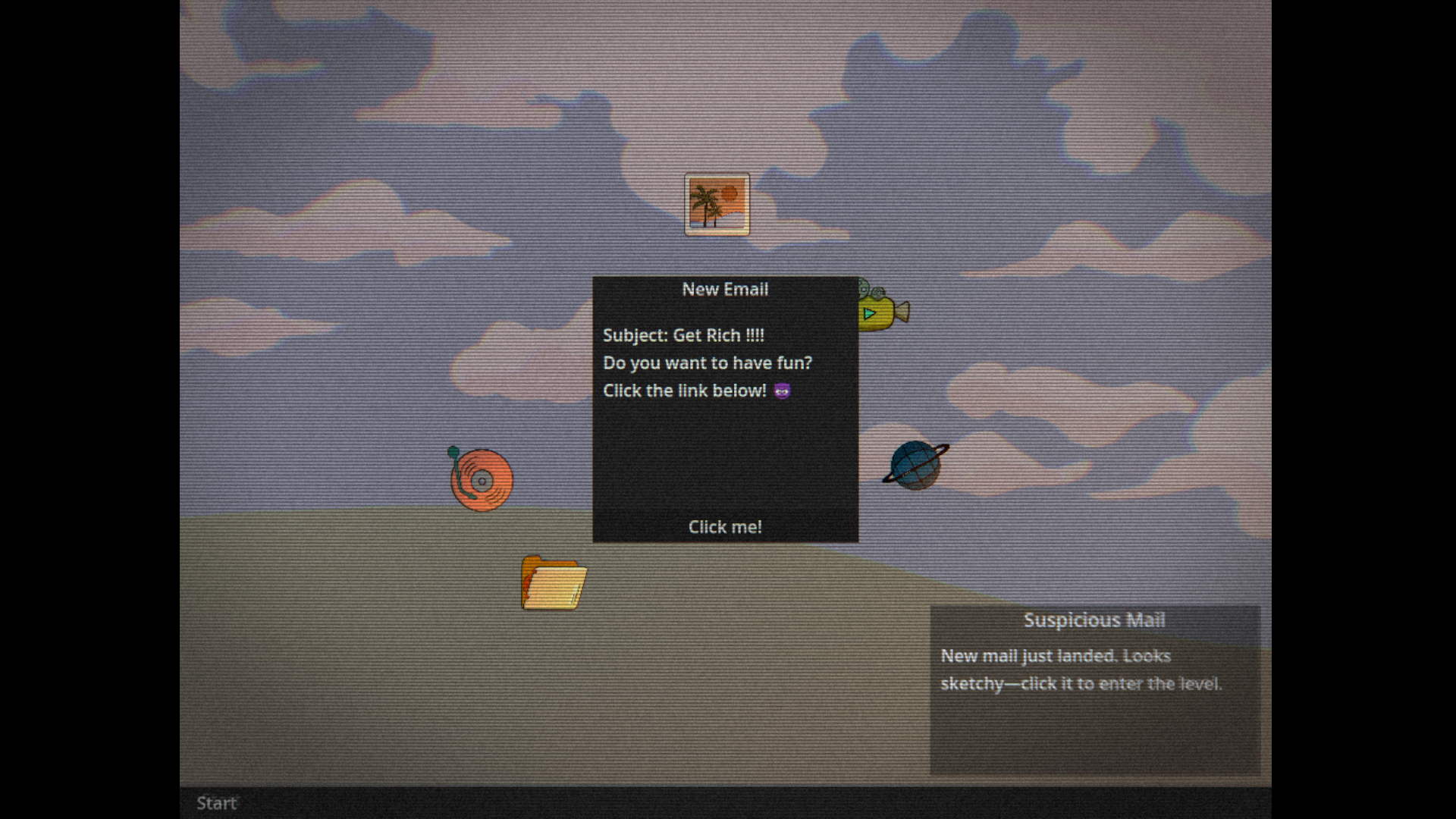Select the 'Subject: Get Rich !!!!' line
Image resolution: width=1456 pixels, height=819 pixels.
tap(683, 334)
